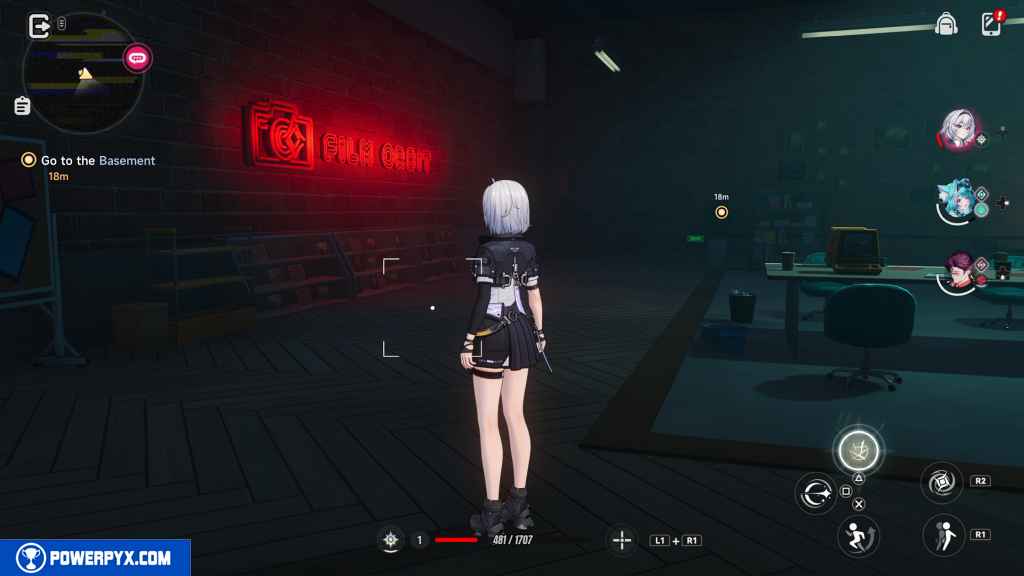The height and width of the screenshot is (576, 1024).
Task: Trigger the spiral diamond skill button
Action: coord(942,482)
